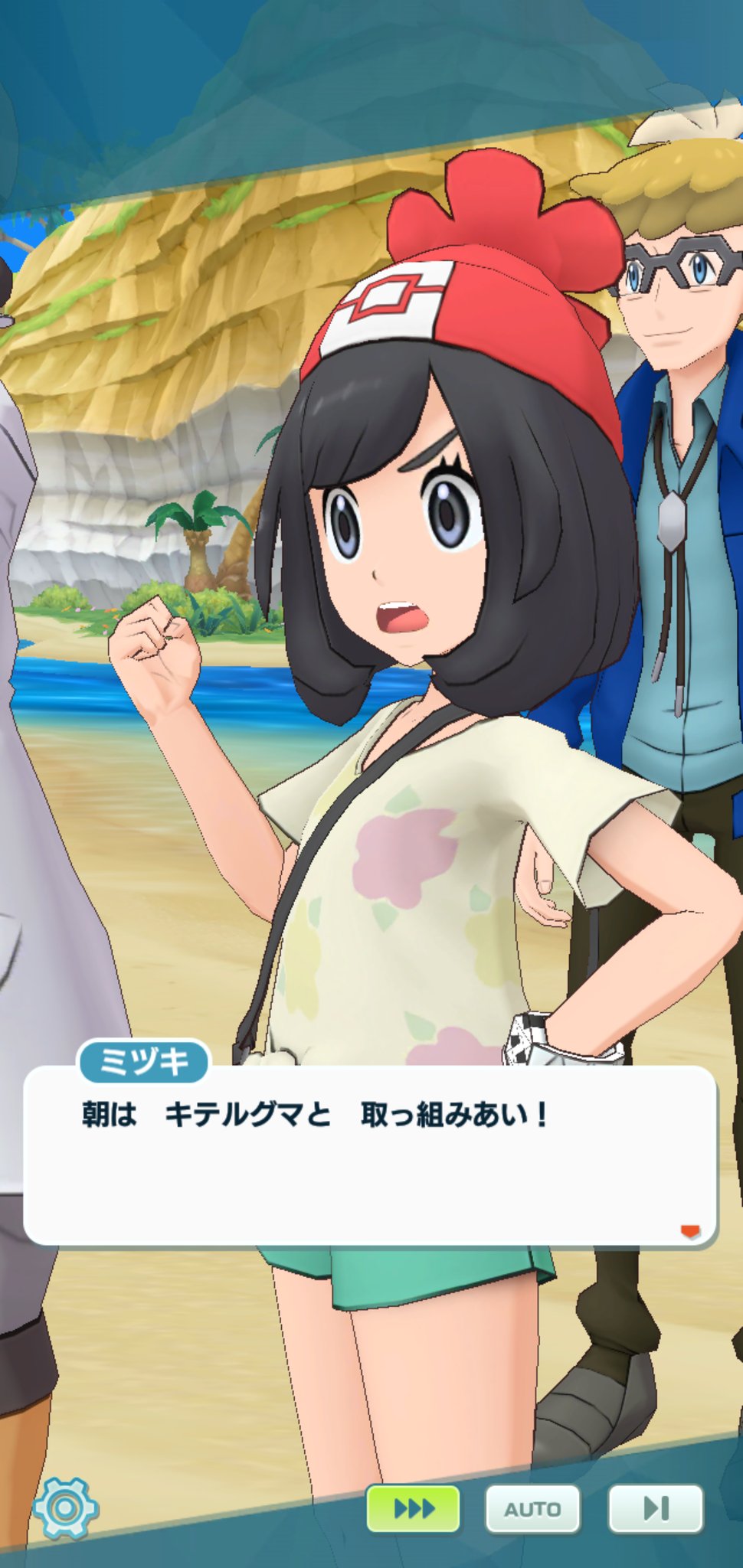
Task: Toggle AUTO dialogue advance
Action: tap(532, 1508)
